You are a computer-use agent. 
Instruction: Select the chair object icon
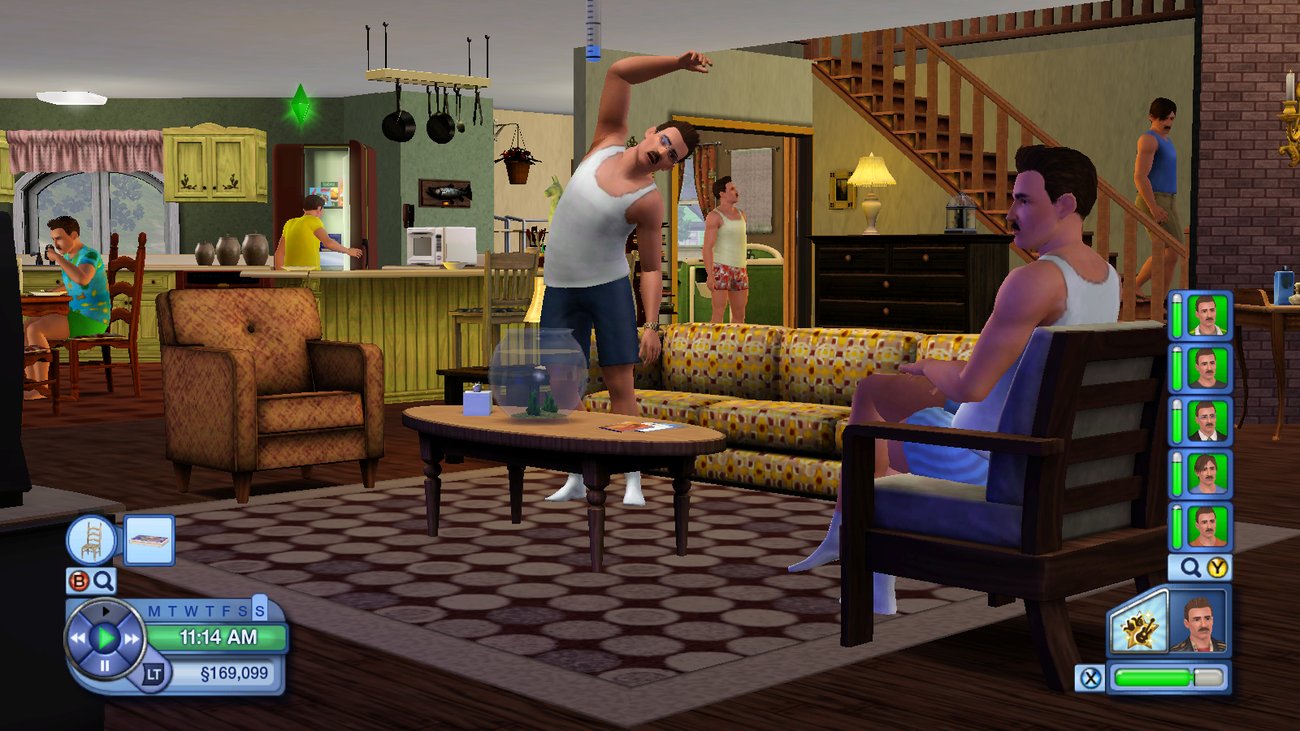point(91,539)
